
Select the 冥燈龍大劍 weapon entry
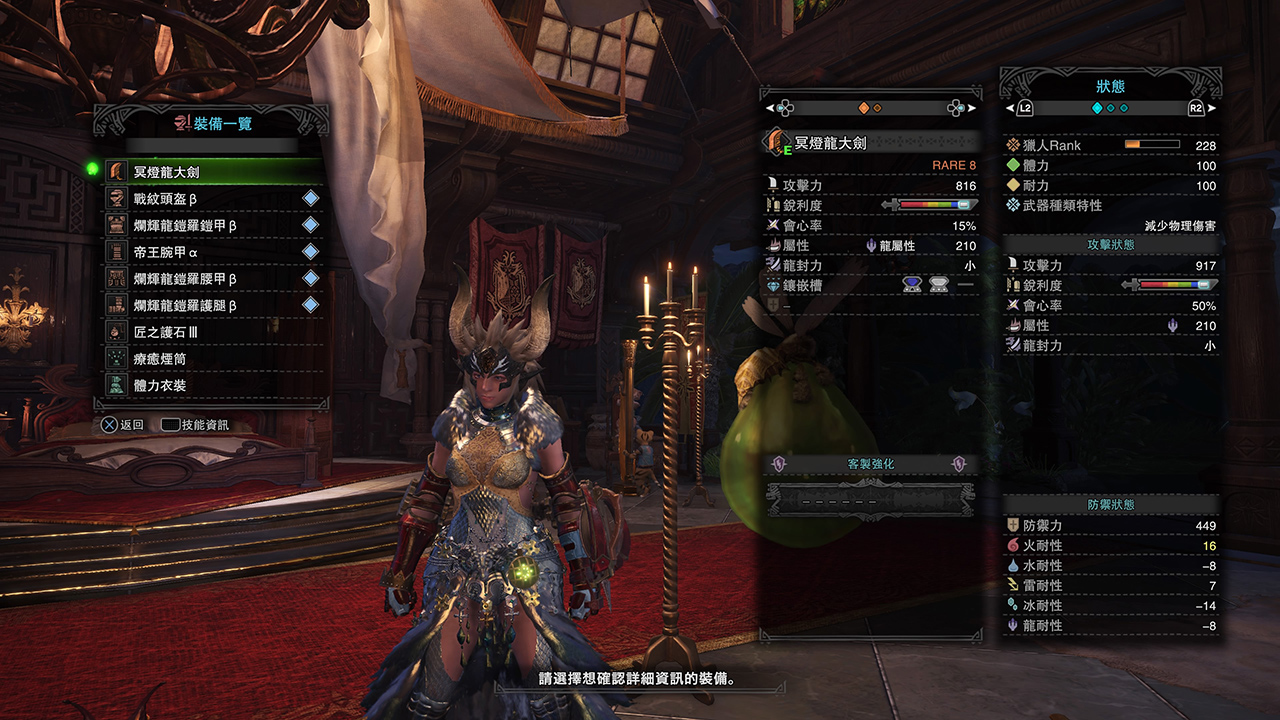click(210, 172)
